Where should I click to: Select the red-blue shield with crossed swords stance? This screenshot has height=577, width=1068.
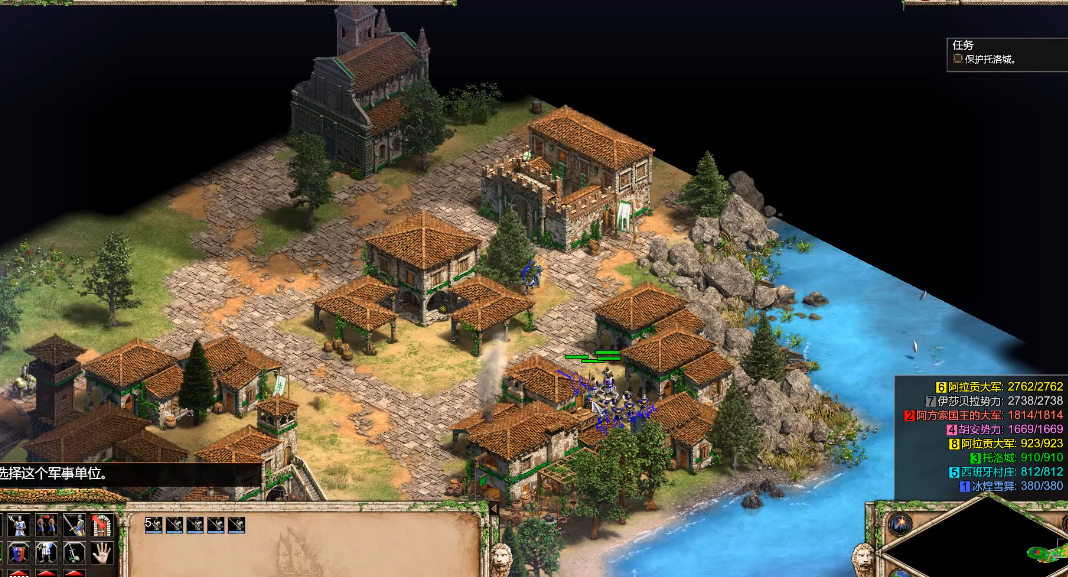pos(18,552)
